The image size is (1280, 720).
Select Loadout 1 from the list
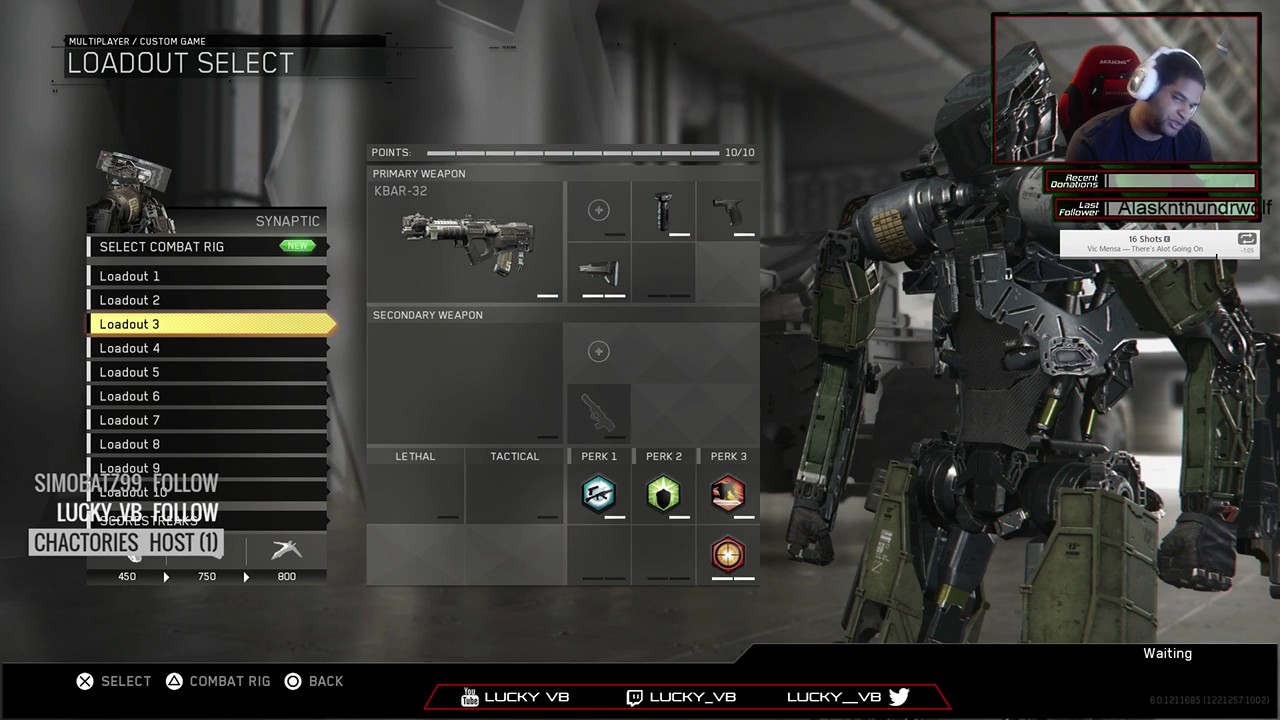pyautogui.click(x=207, y=276)
